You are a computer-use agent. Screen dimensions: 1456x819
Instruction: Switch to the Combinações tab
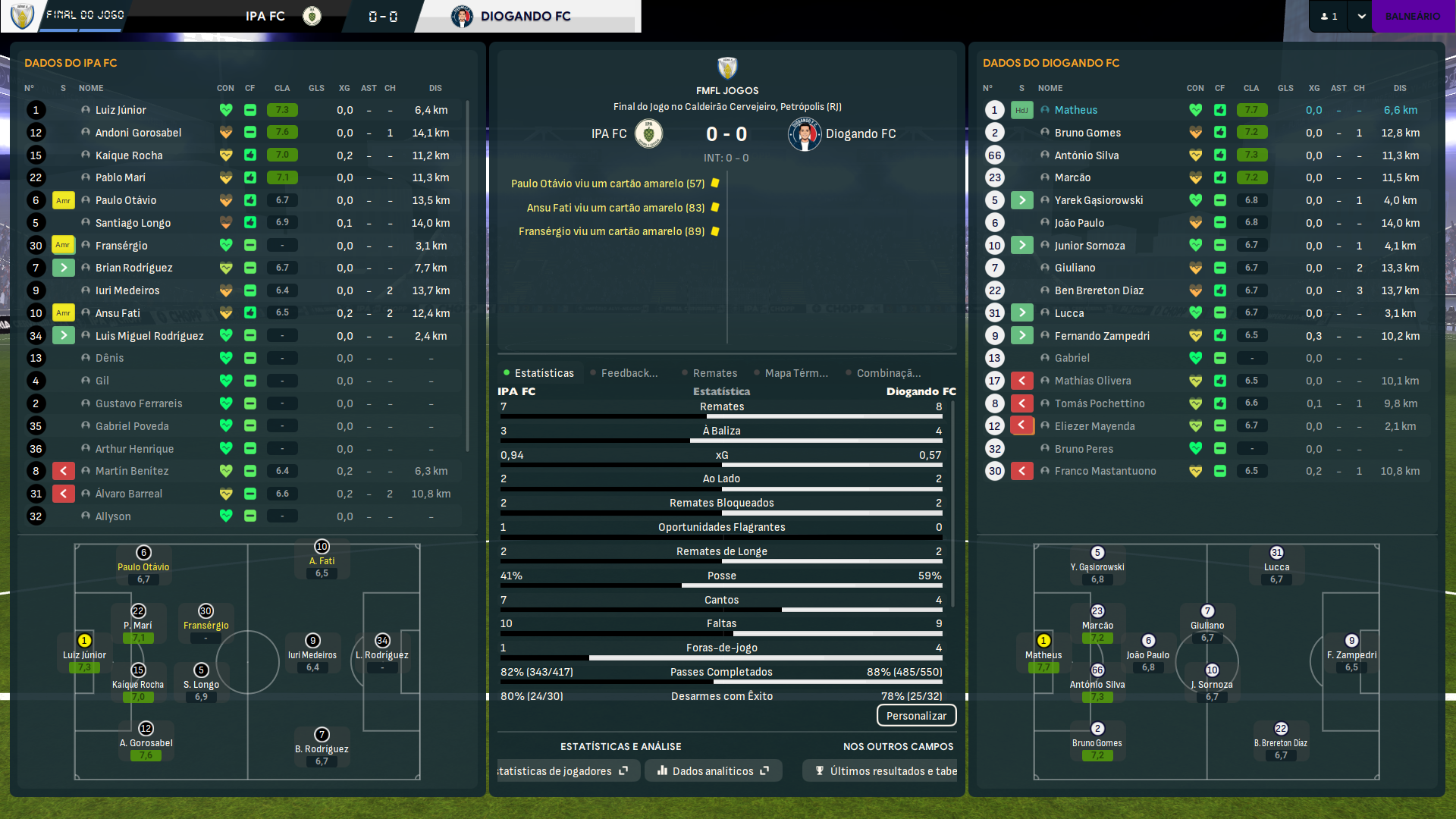[x=888, y=373]
